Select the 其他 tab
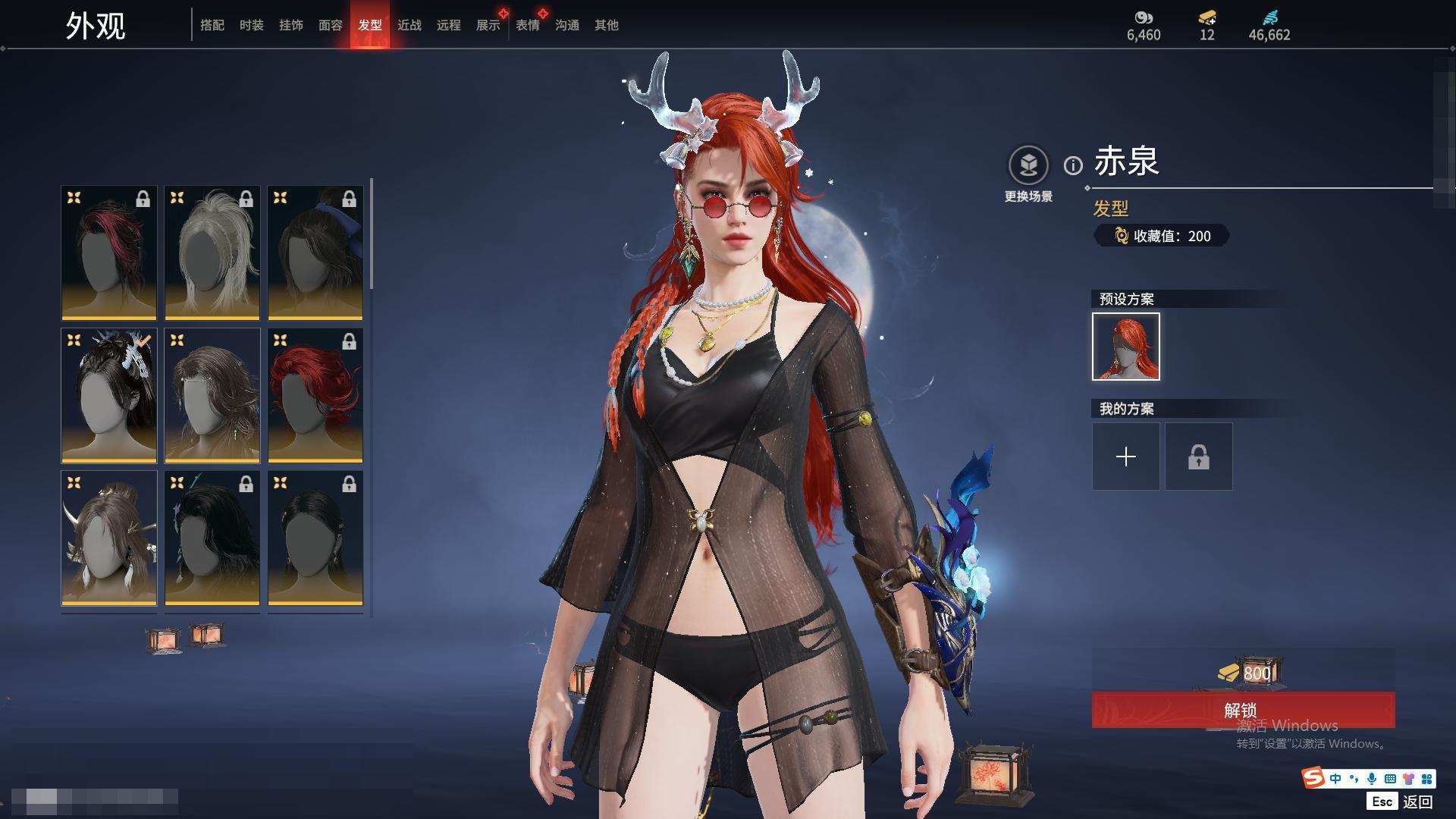Image resolution: width=1456 pixels, height=819 pixels. pyautogui.click(x=607, y=25)
